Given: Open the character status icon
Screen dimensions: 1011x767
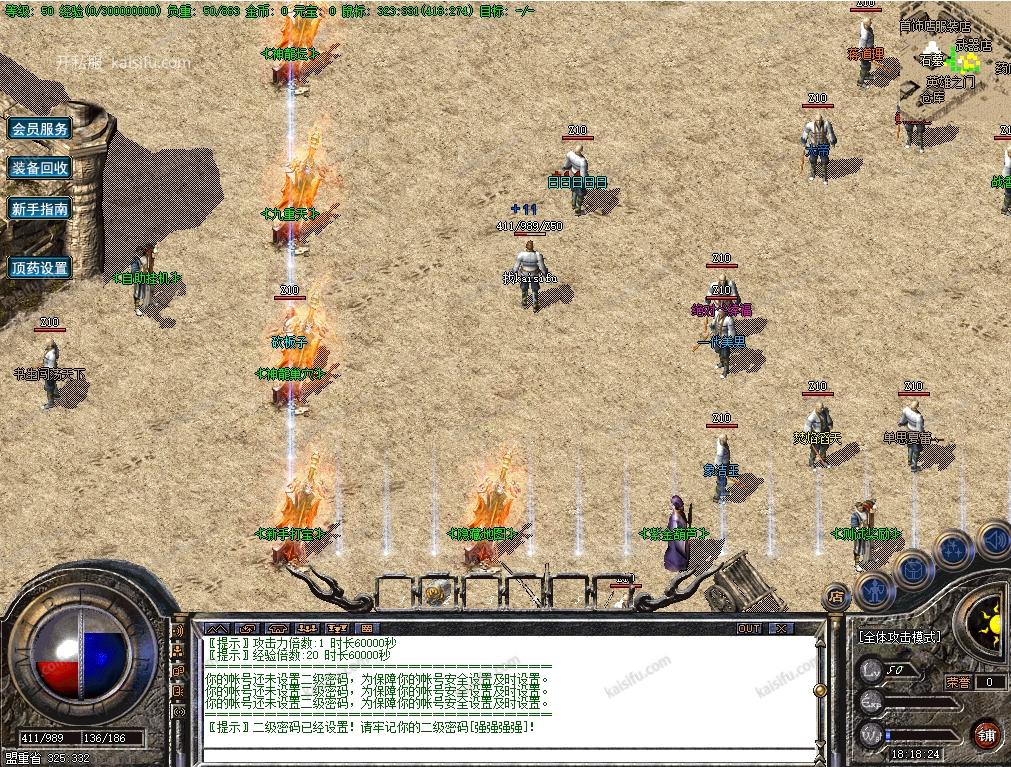Looking at the screenshot, I should [874, 591].
